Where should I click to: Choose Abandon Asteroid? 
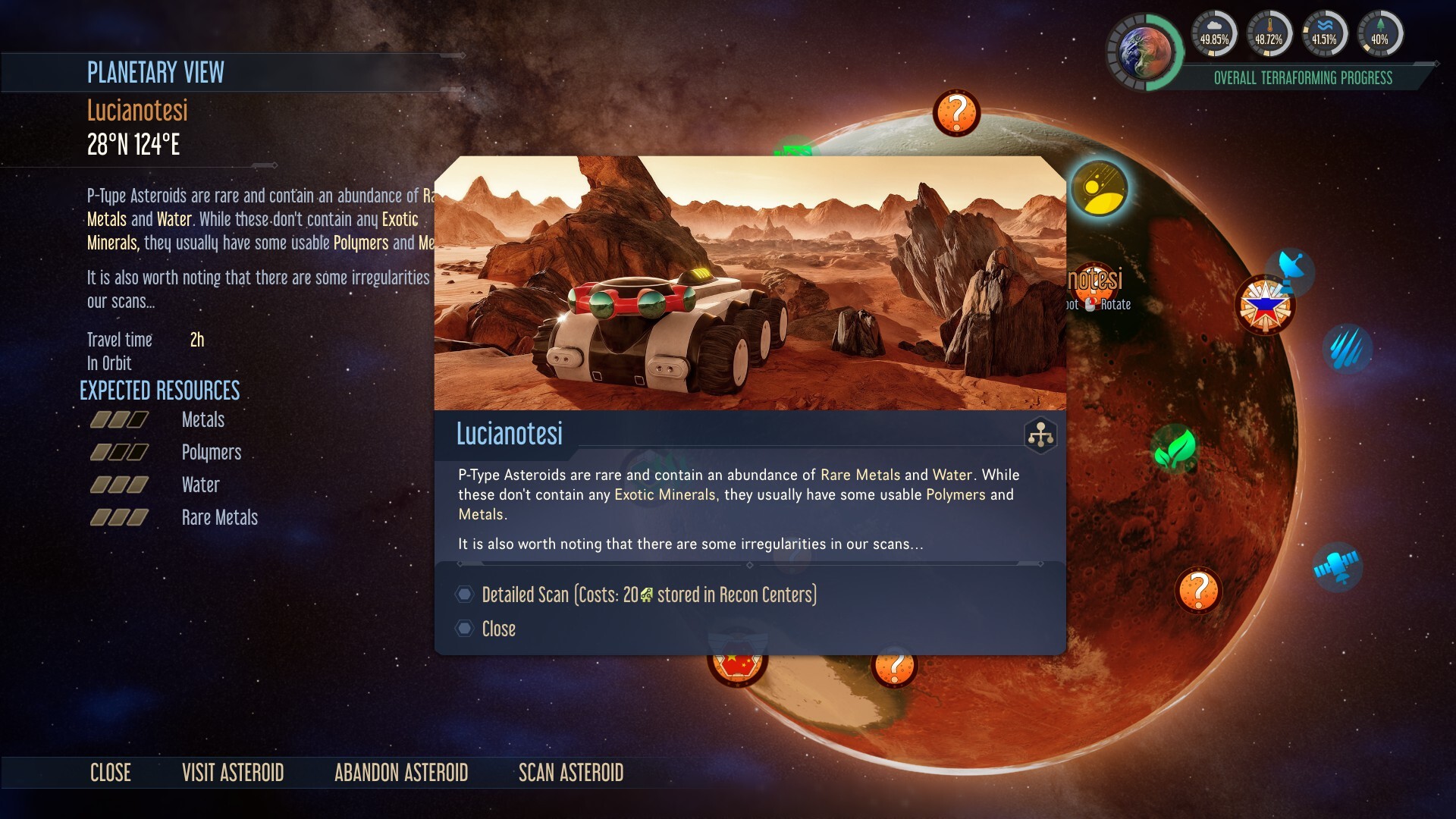[x=401, y=773]
